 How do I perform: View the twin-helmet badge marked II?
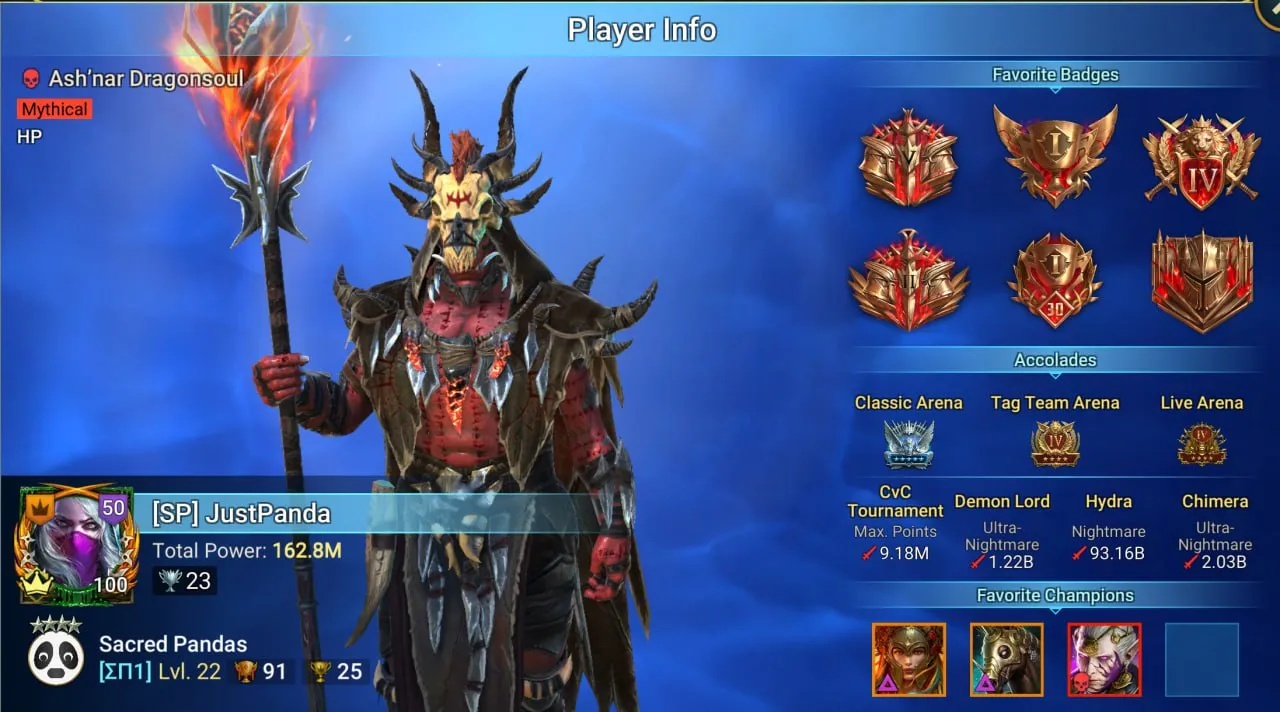click(908, 281)
